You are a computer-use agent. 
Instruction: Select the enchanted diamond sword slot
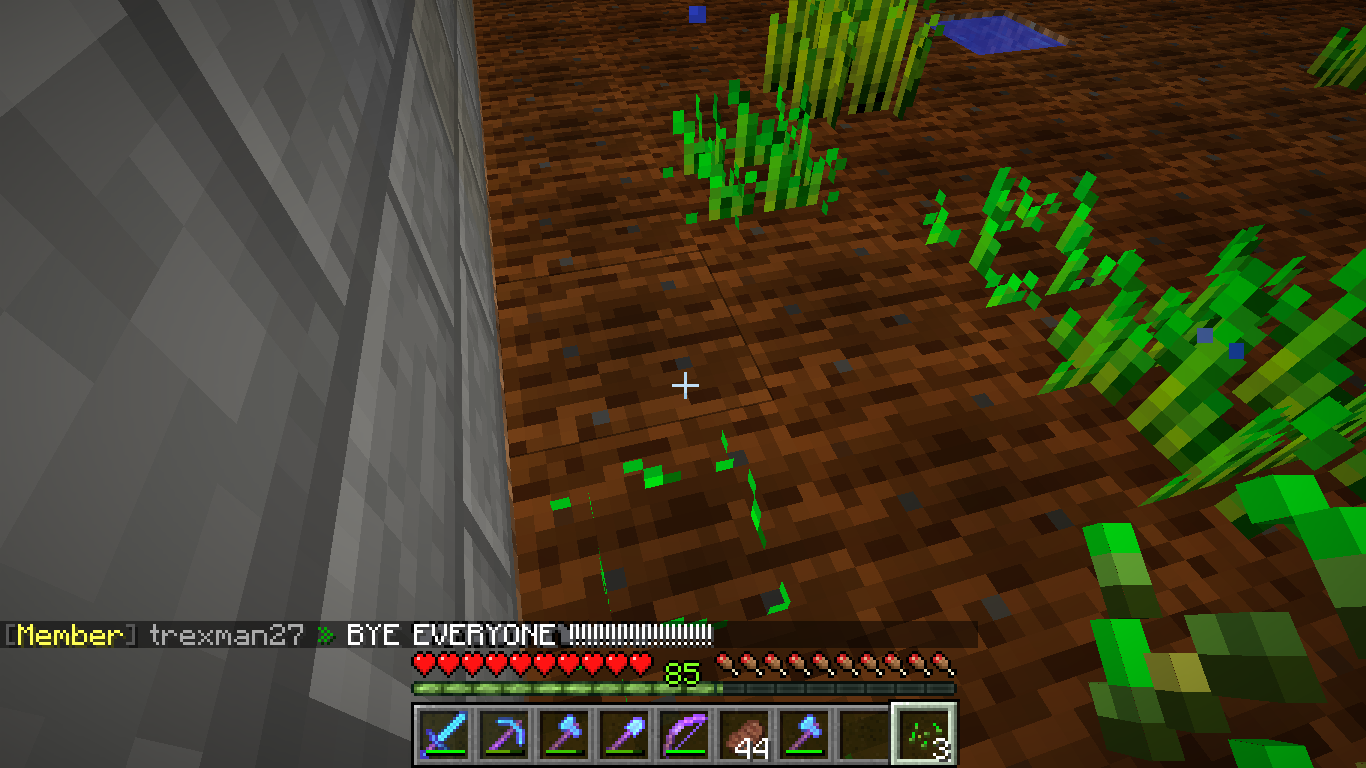point(443,734)
